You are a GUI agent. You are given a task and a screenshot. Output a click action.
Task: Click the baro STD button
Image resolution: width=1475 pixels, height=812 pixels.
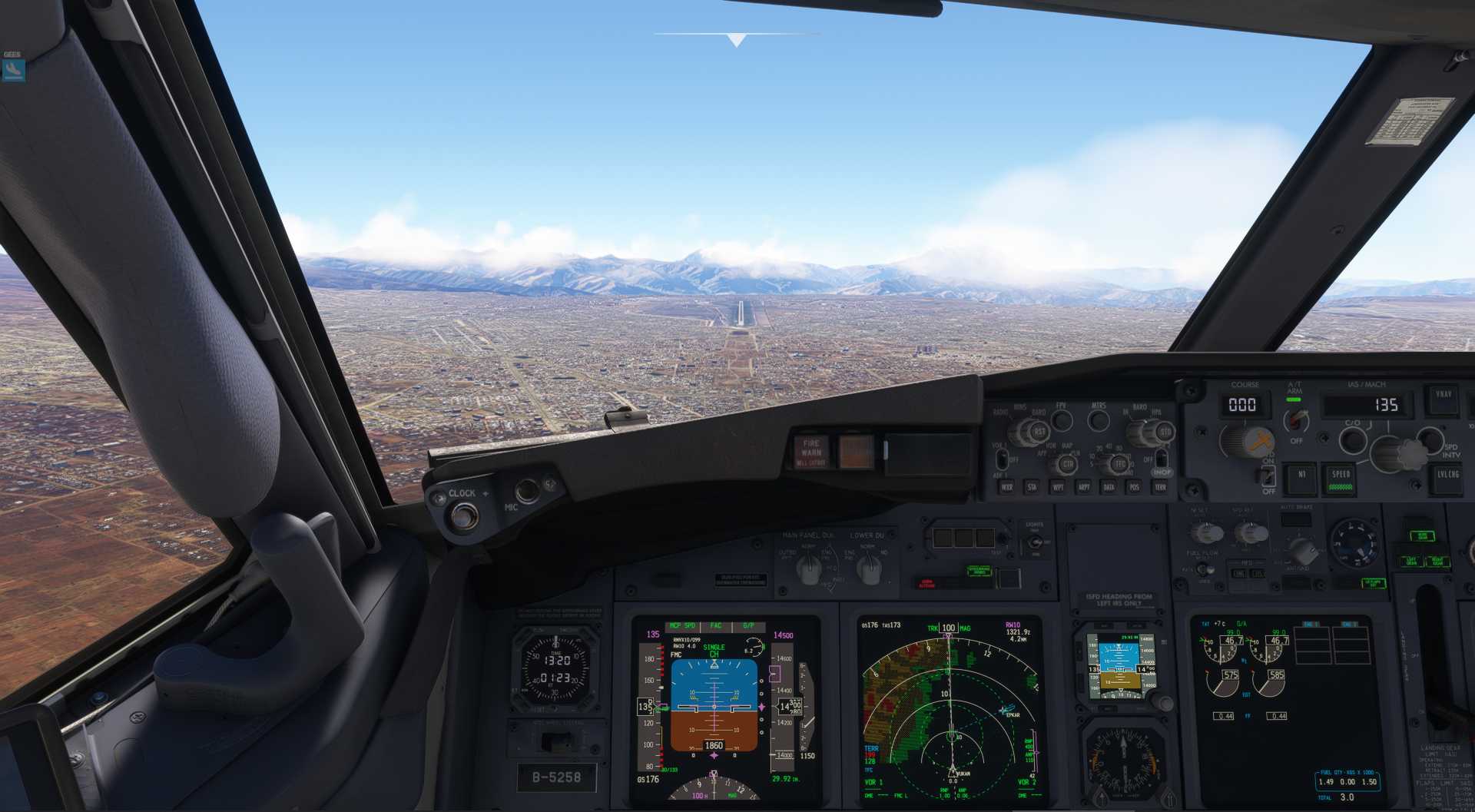point(1165,432)
